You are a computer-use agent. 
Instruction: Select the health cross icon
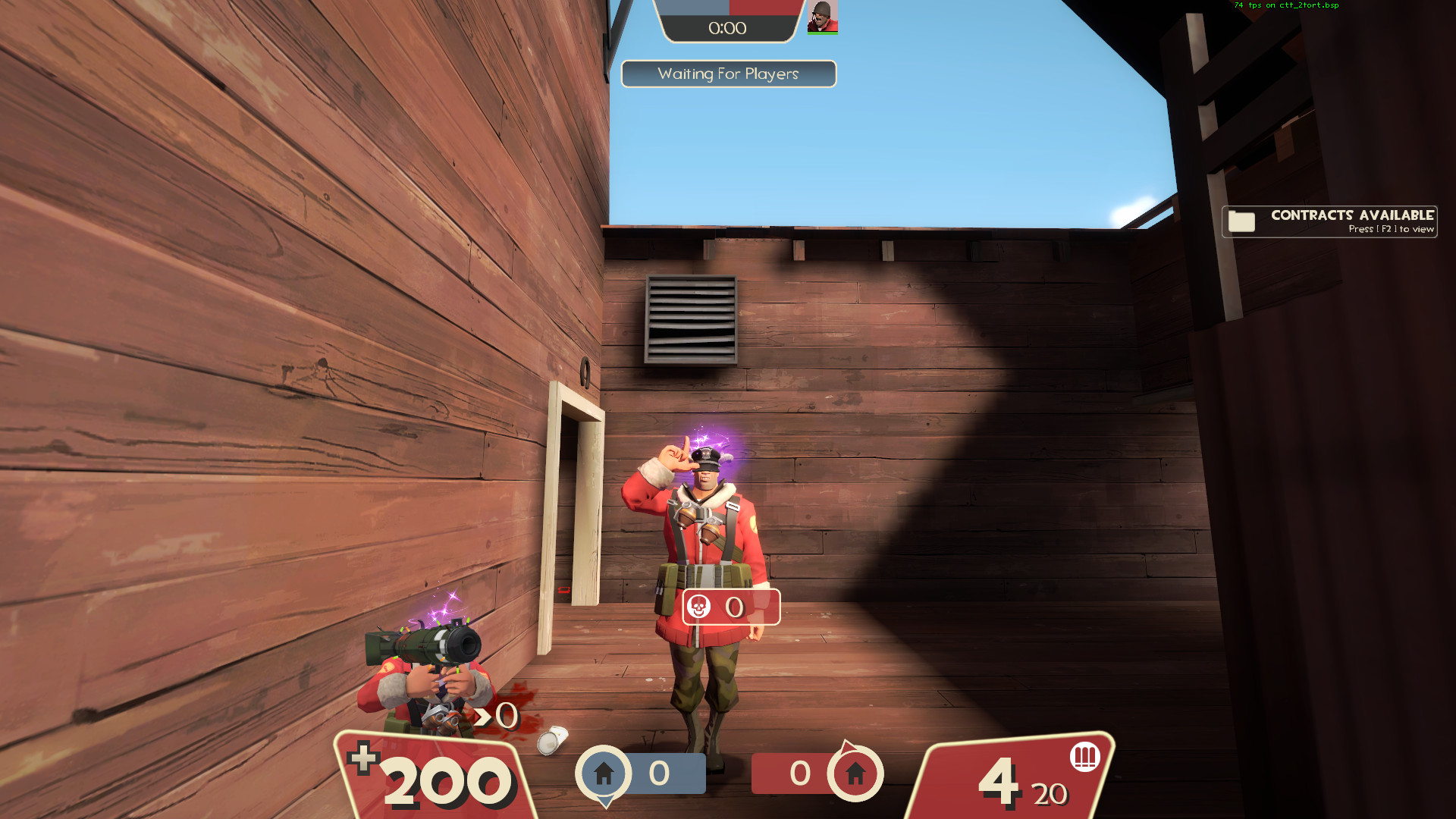coord(365,756)
